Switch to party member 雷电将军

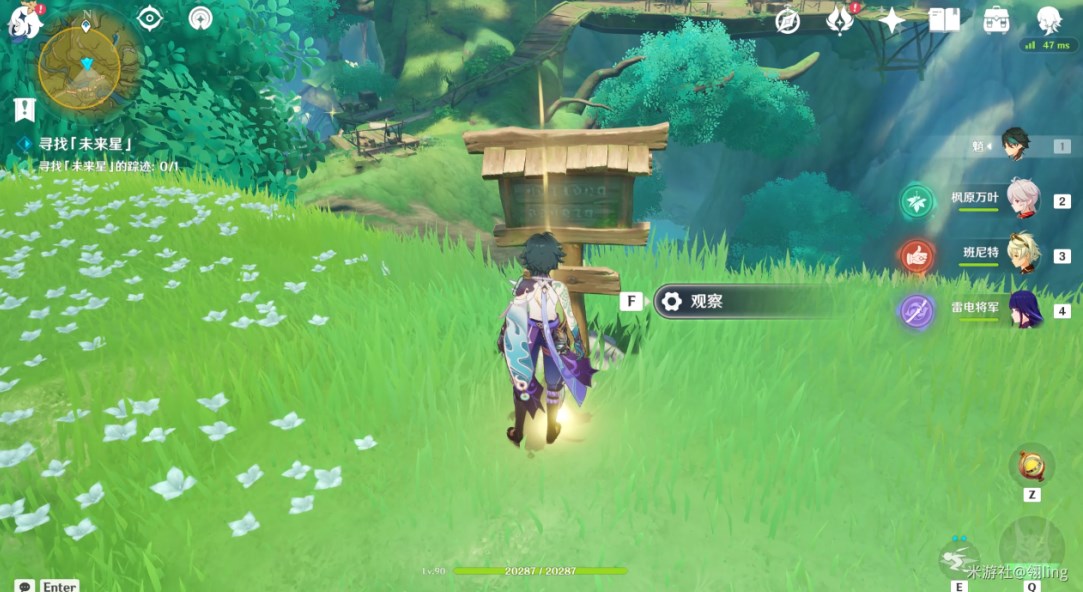[x=1022, y=309]
